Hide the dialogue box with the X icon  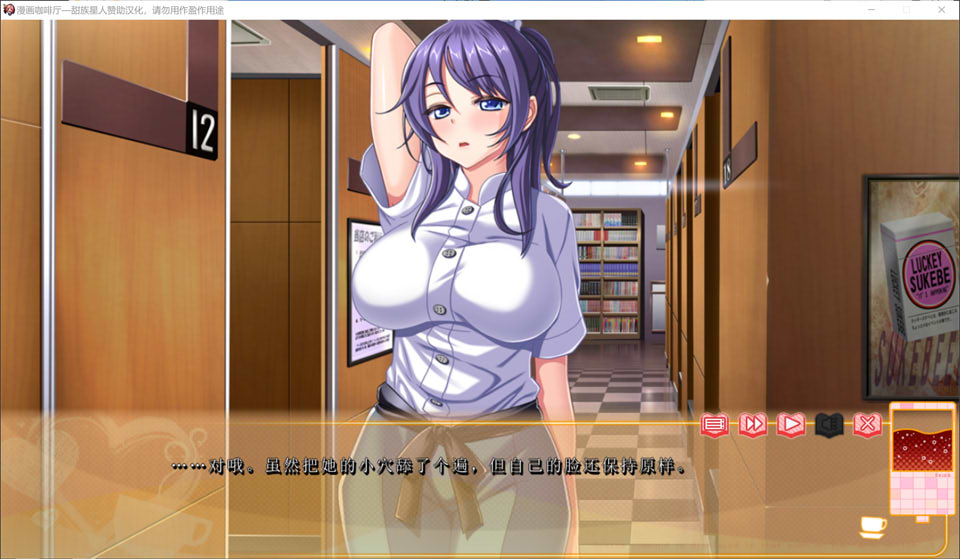pos(867,425)
